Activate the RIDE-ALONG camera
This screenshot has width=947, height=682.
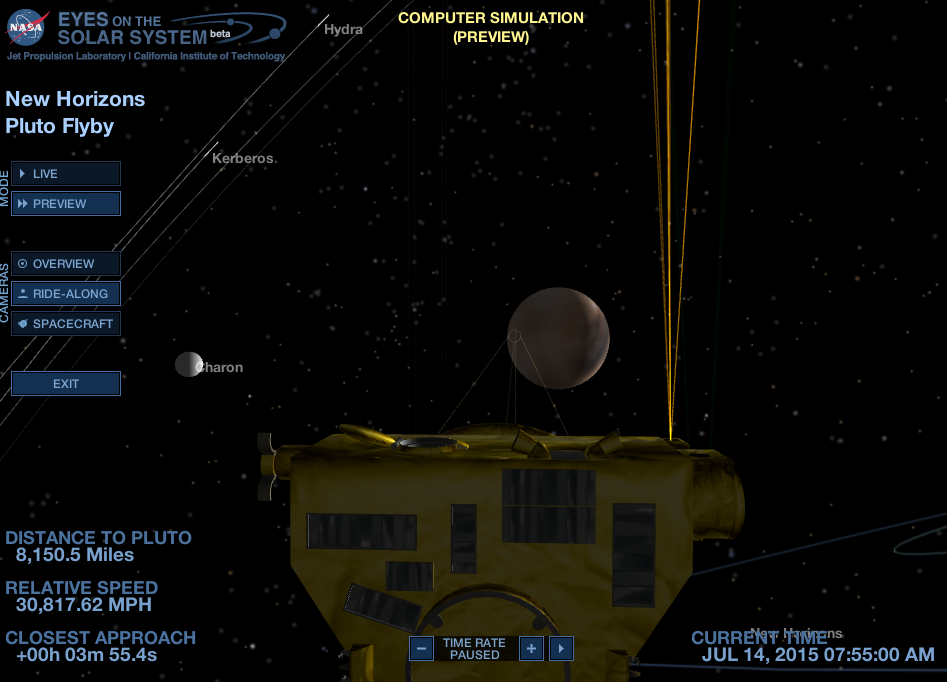click(66, 294)
